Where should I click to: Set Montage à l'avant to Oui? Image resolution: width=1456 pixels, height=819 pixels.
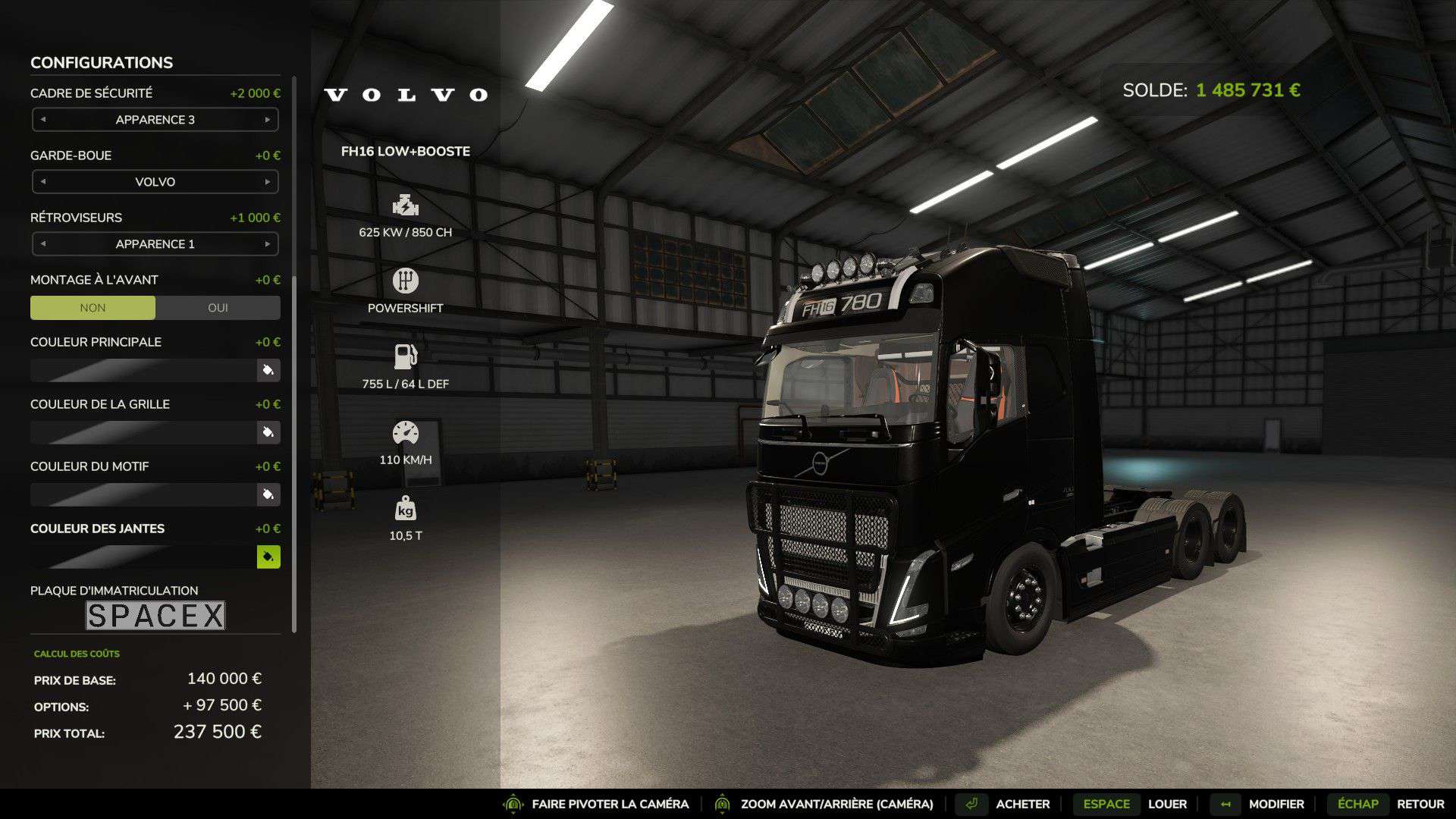(218, 308)
